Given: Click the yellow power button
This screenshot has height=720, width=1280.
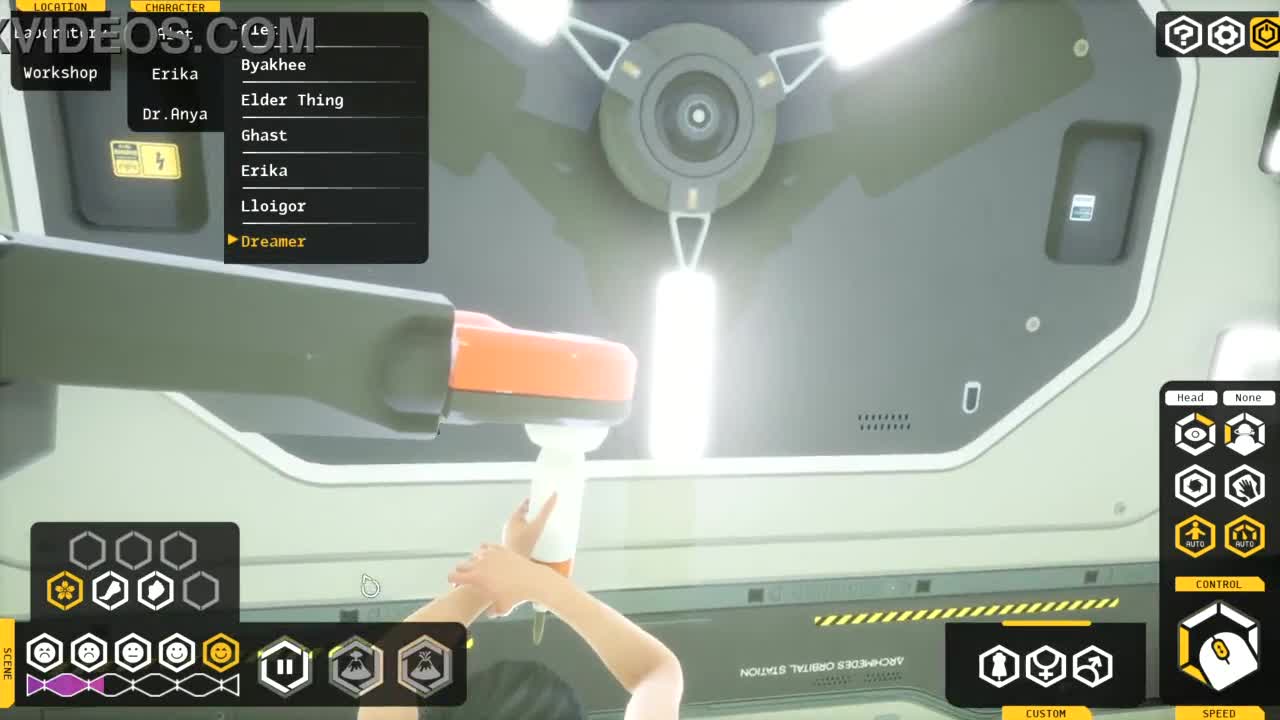Looking at the screenshot, I should [1266, 36].
